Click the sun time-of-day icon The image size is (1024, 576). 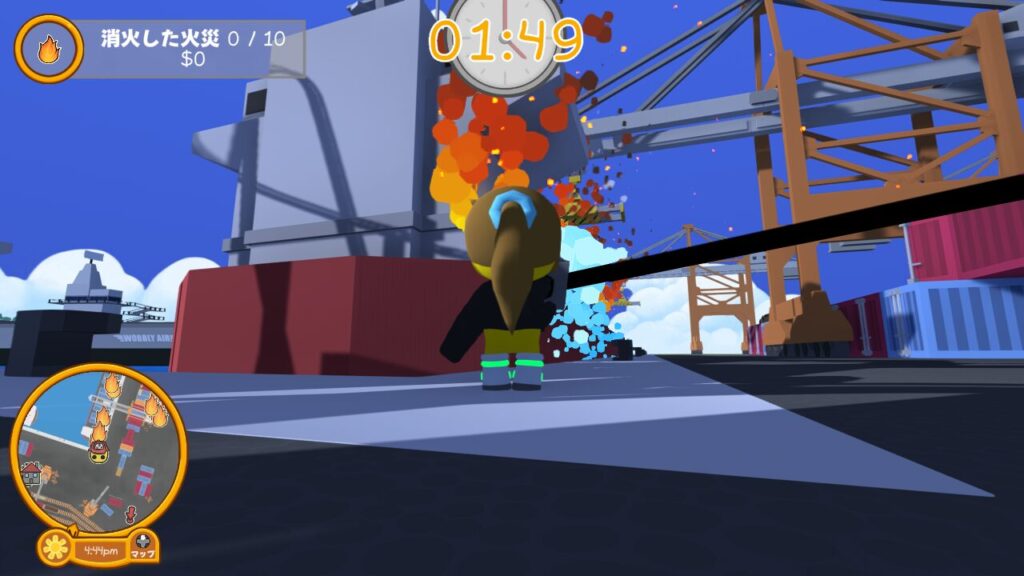click(x=56, y=548)
